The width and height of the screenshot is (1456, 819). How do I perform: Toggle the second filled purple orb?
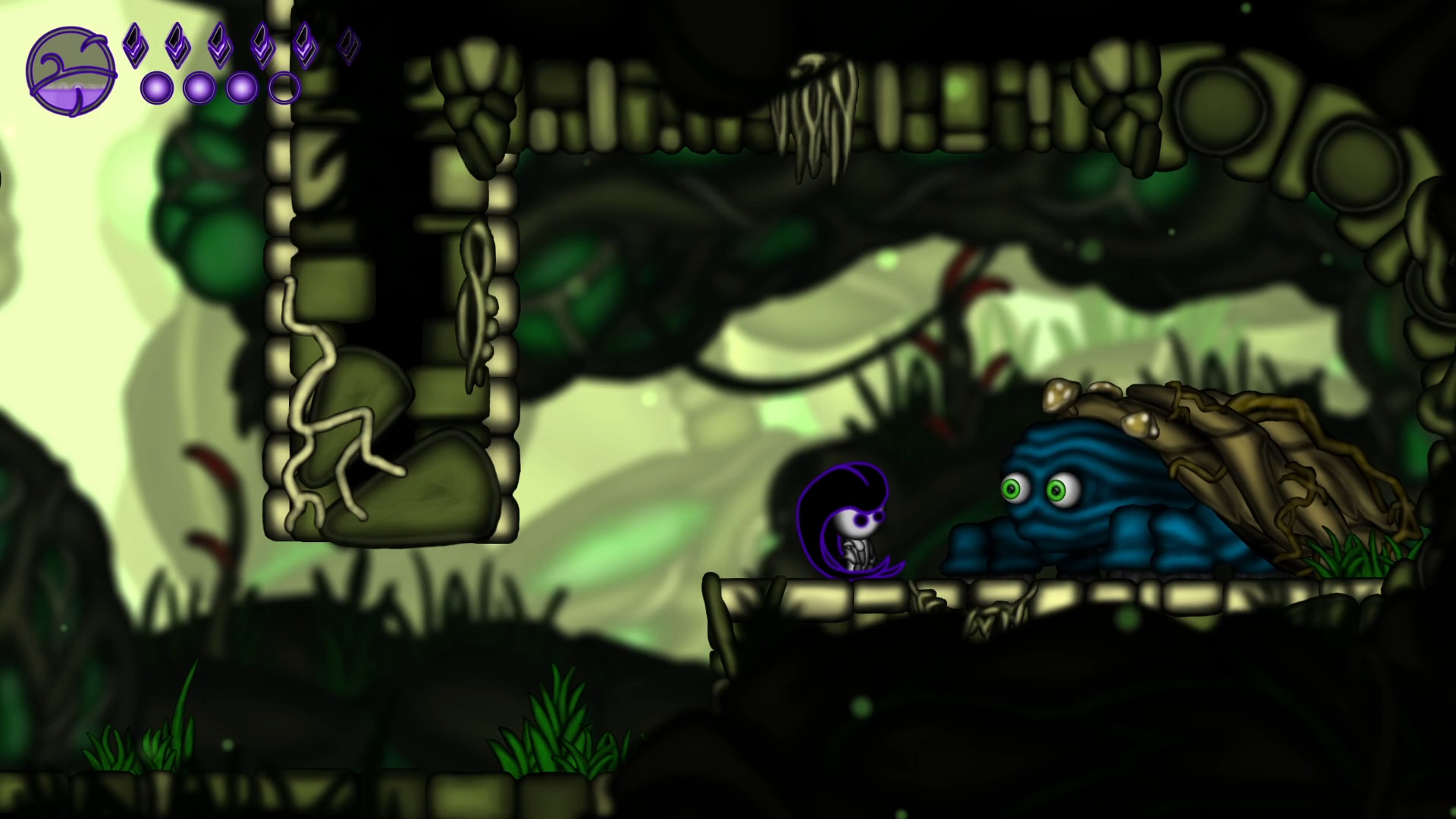199,89
